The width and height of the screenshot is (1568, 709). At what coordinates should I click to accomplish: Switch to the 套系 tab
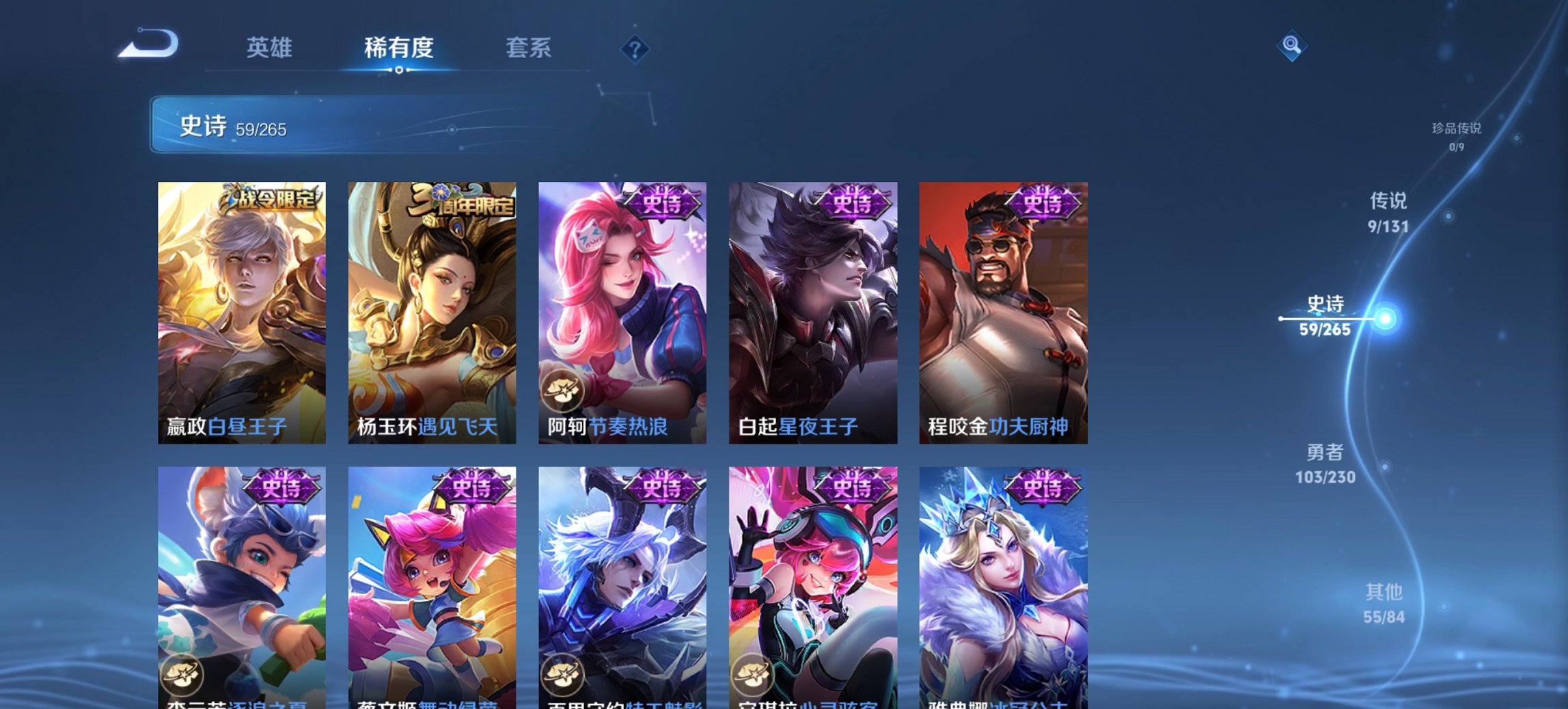(x=528, y=48)
